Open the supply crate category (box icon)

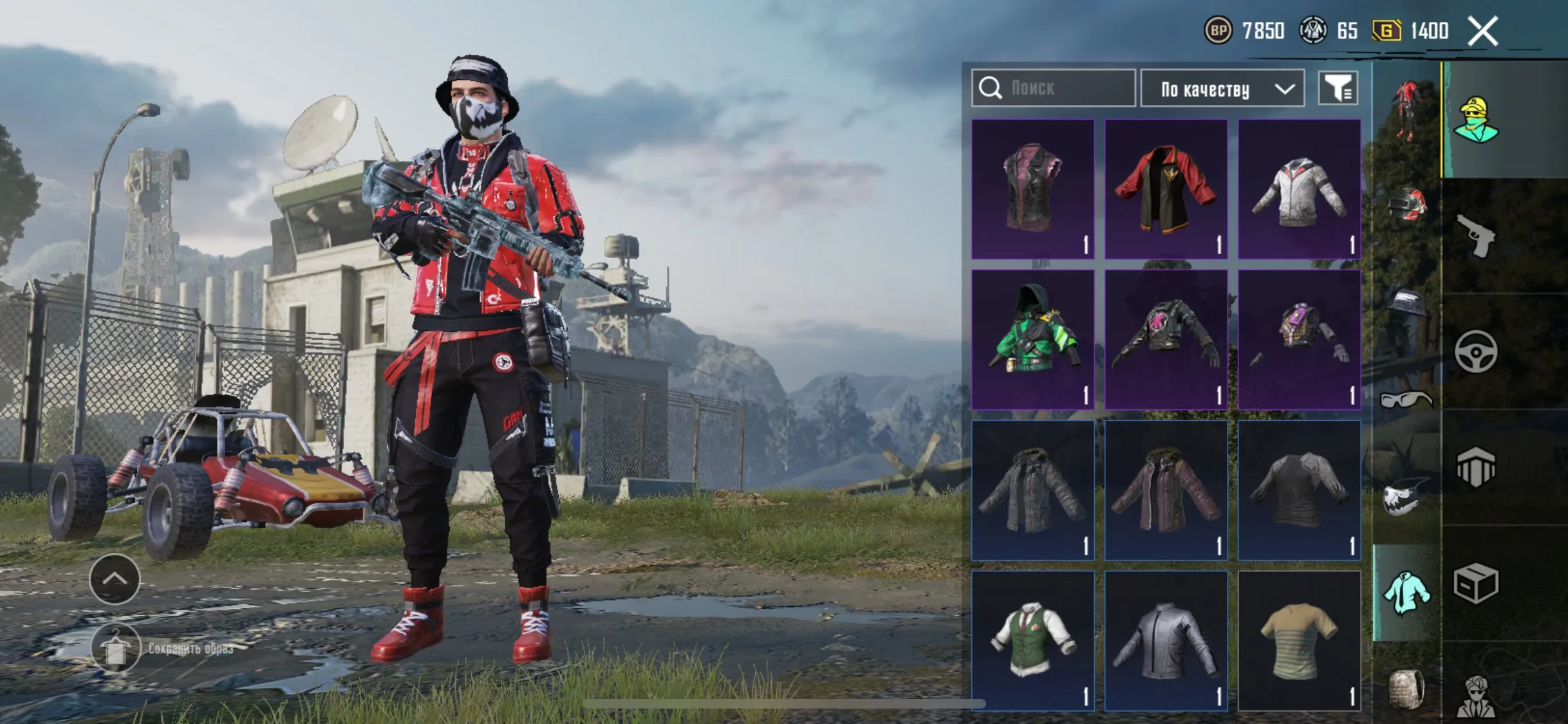coord(1479,583)
